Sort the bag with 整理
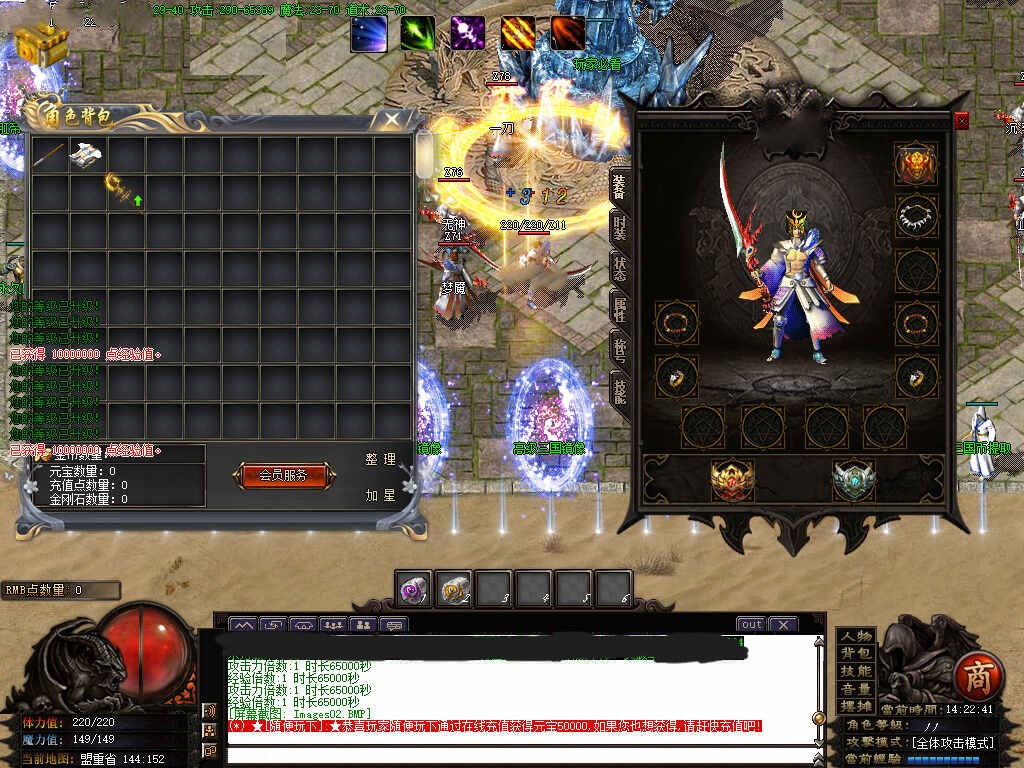Screen dimensions: 1024x768 [380, 459]
